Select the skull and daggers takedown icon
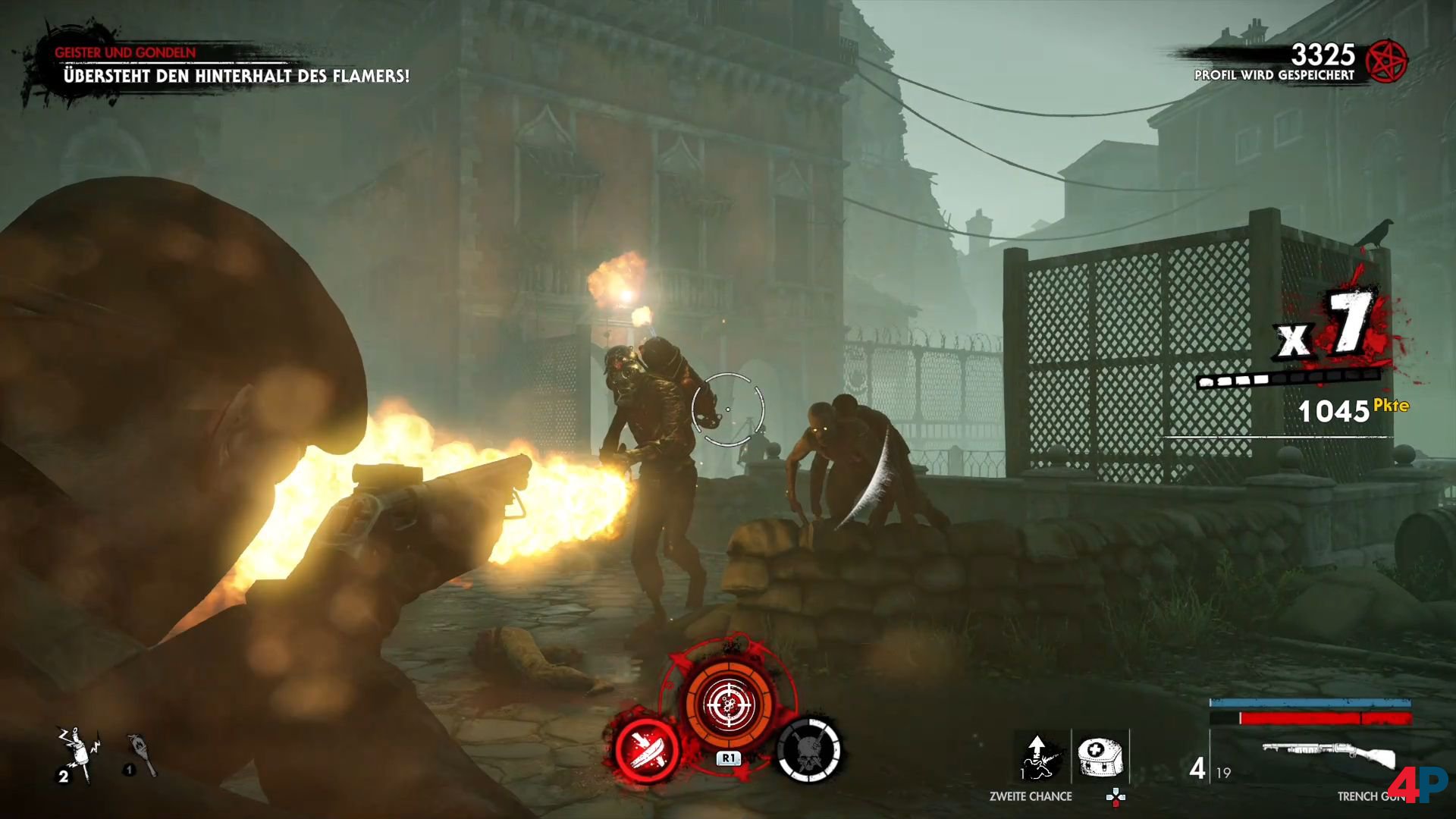The height and width of the screenshot is (819, 1456). [x=809, y=749]
